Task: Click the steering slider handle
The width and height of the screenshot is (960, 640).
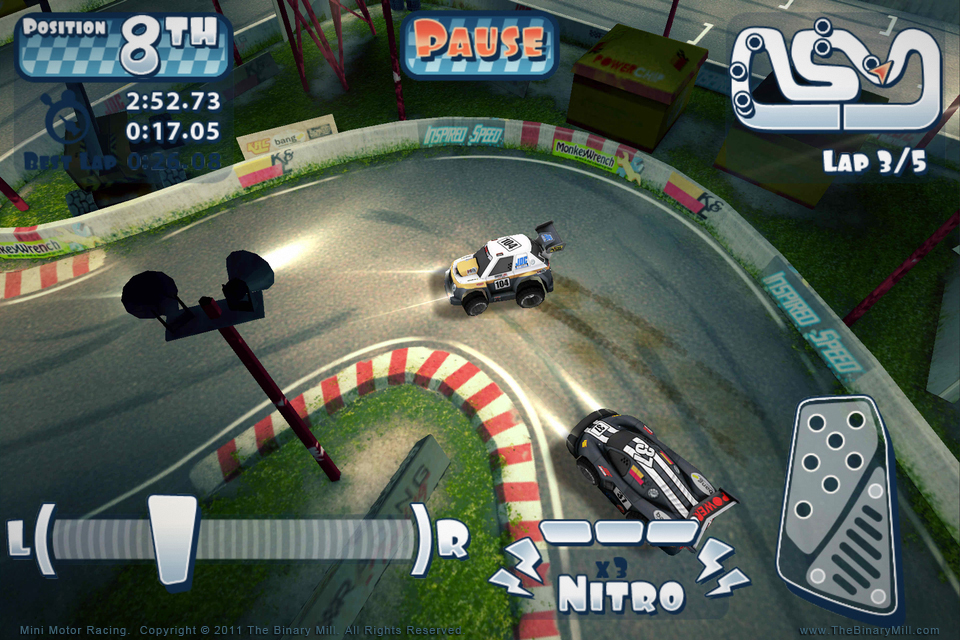Action: click(x=173, y=538)
